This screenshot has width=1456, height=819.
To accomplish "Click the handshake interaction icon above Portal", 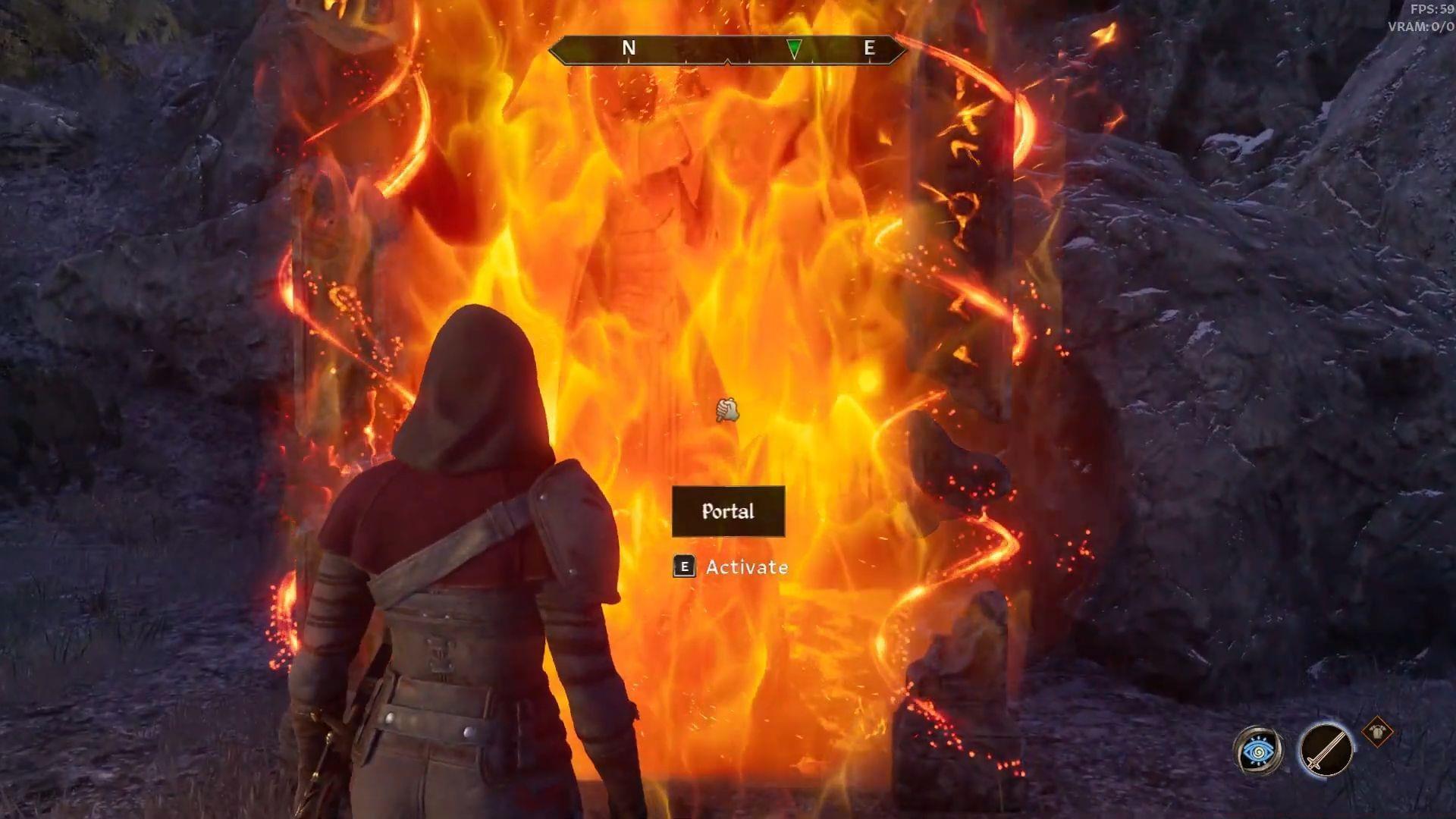I will tap(726, 408).
